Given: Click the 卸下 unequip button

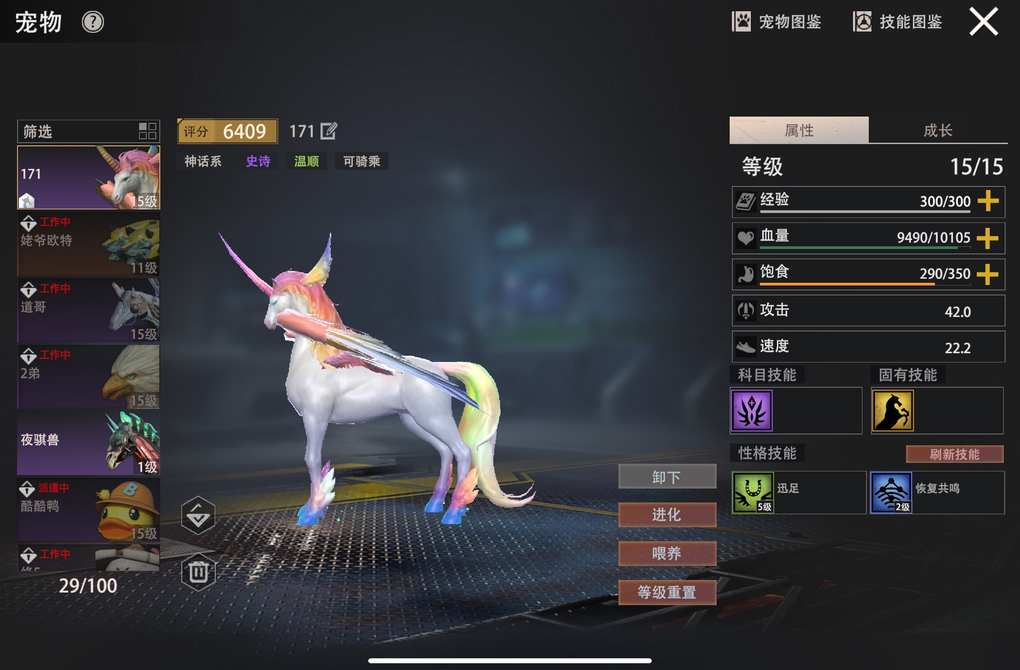Looking at the screenshot, I should click(x=667, y=477).
